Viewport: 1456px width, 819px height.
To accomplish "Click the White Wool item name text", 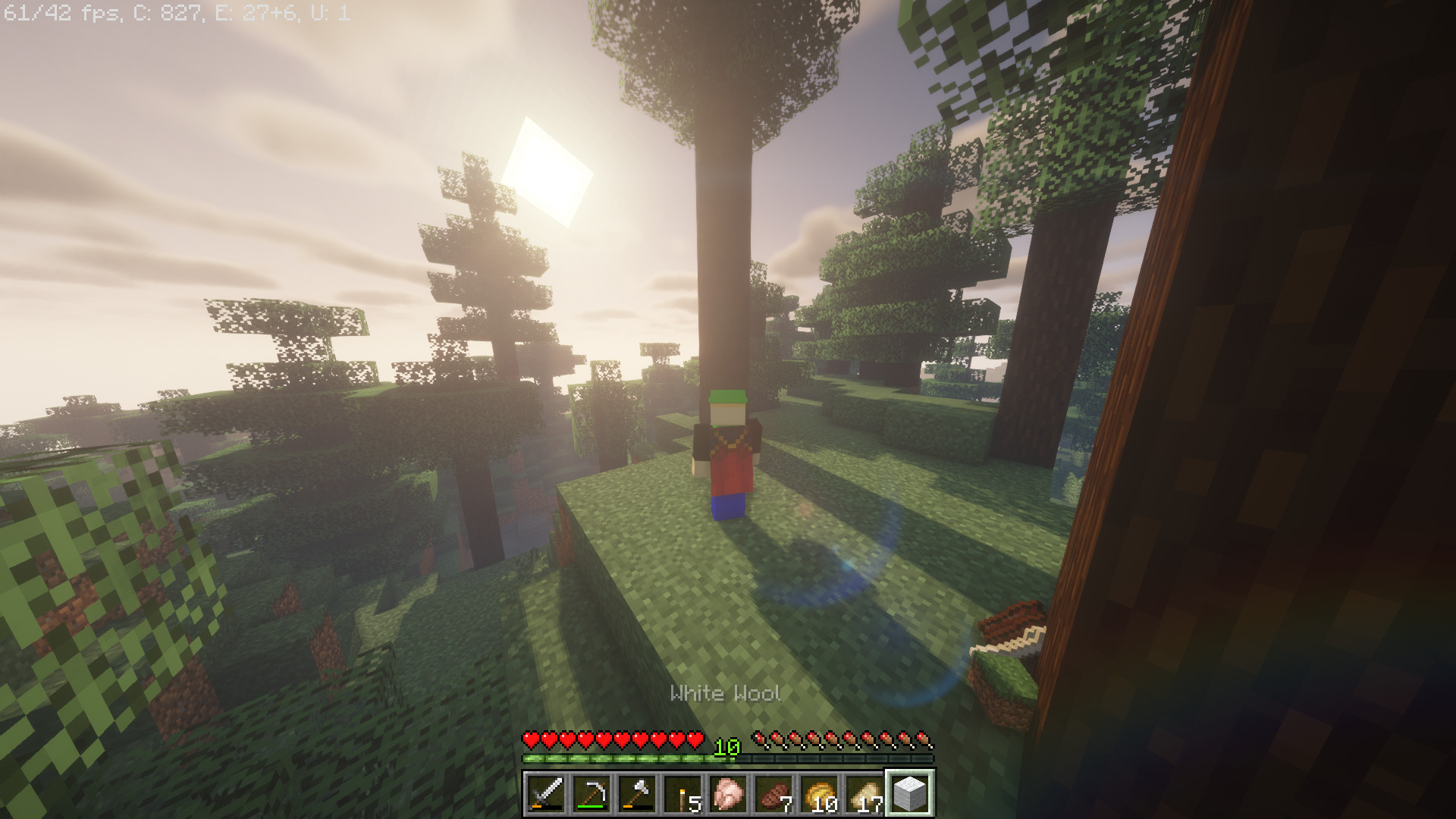I will click(x=726, y=692).
